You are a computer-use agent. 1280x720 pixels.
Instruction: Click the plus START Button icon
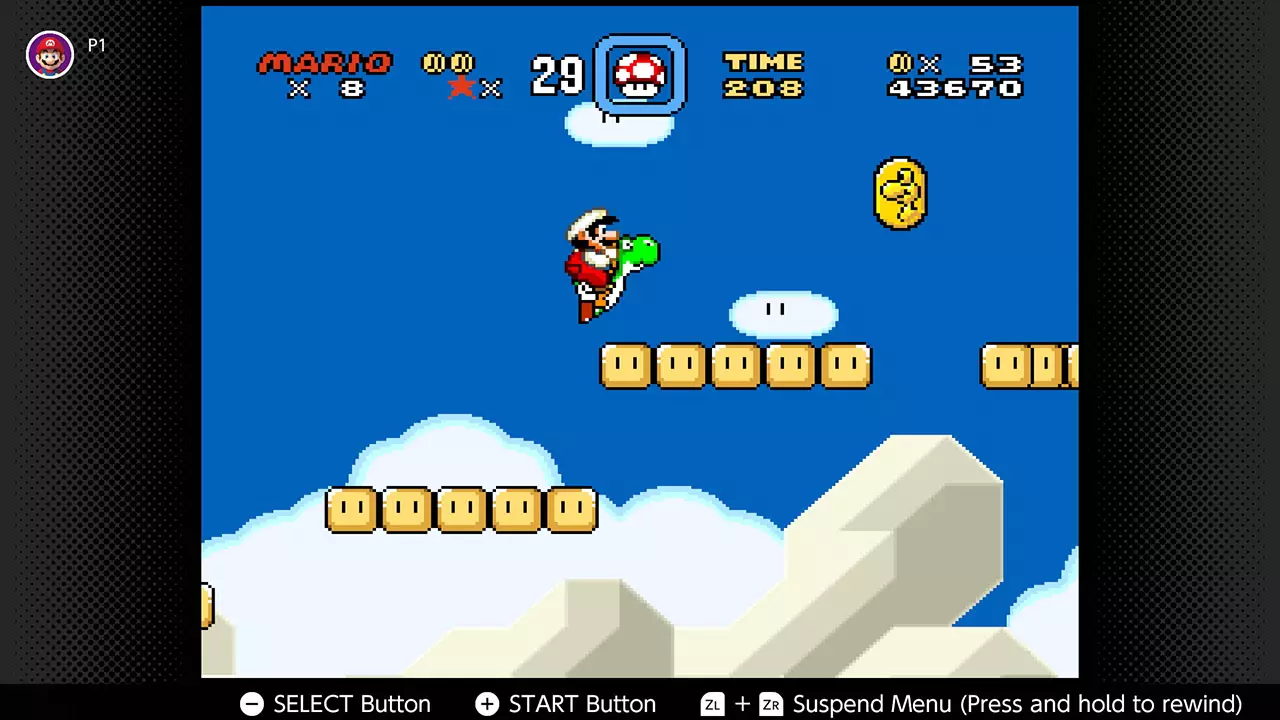(486, 704)
